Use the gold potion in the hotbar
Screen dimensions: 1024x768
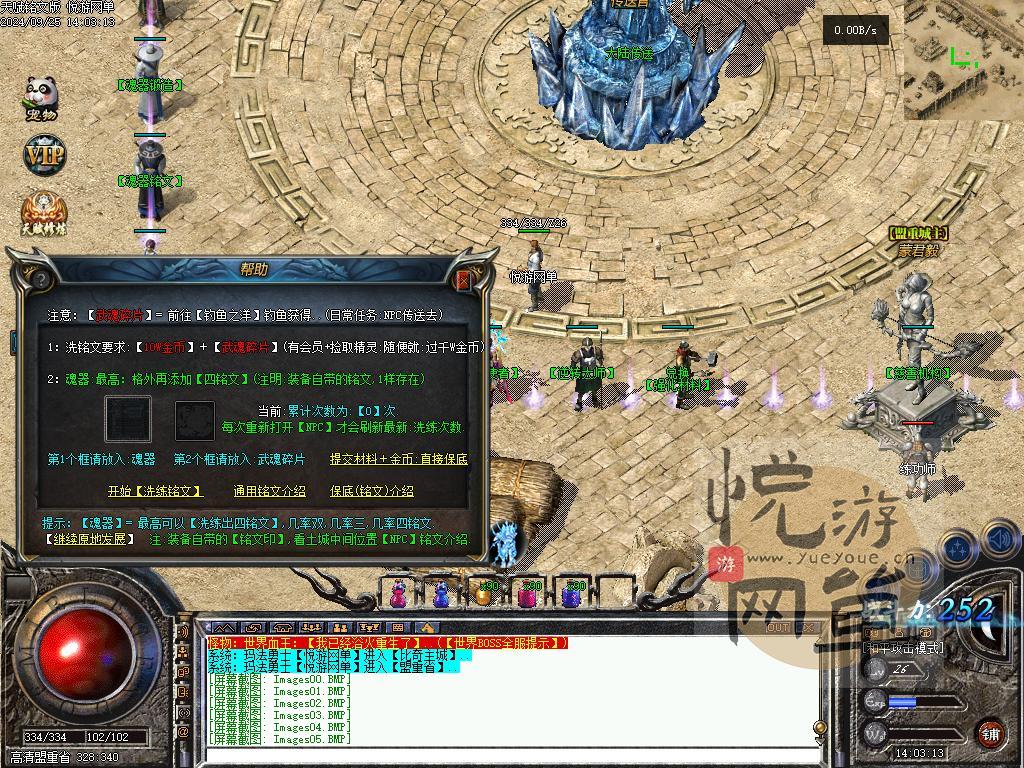[x=484, y=595]
